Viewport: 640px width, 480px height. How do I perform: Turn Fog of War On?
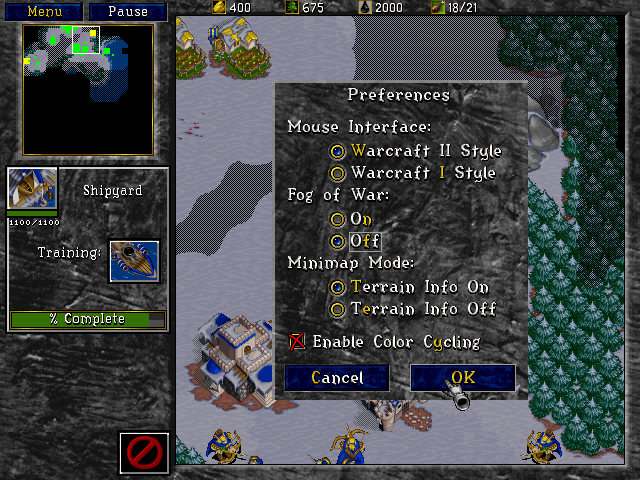coord(338,219)
